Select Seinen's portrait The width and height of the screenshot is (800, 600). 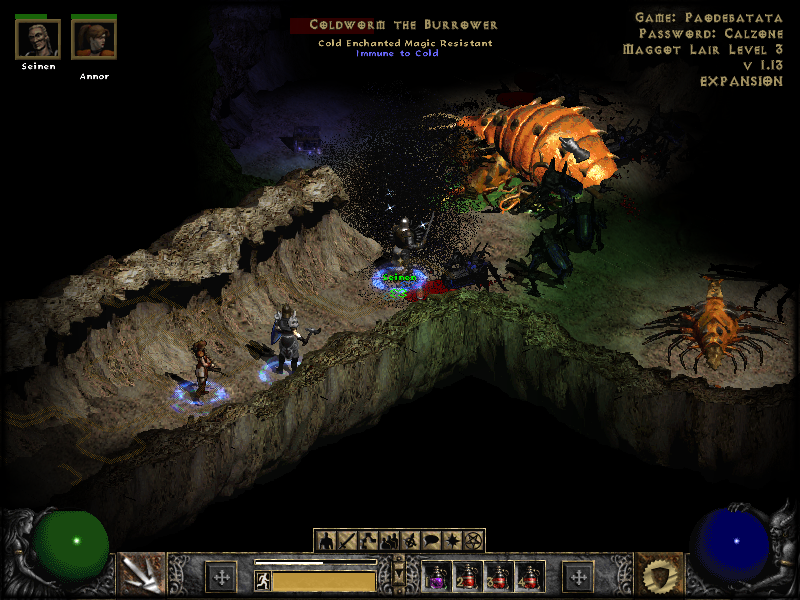(x=38, y=40)
